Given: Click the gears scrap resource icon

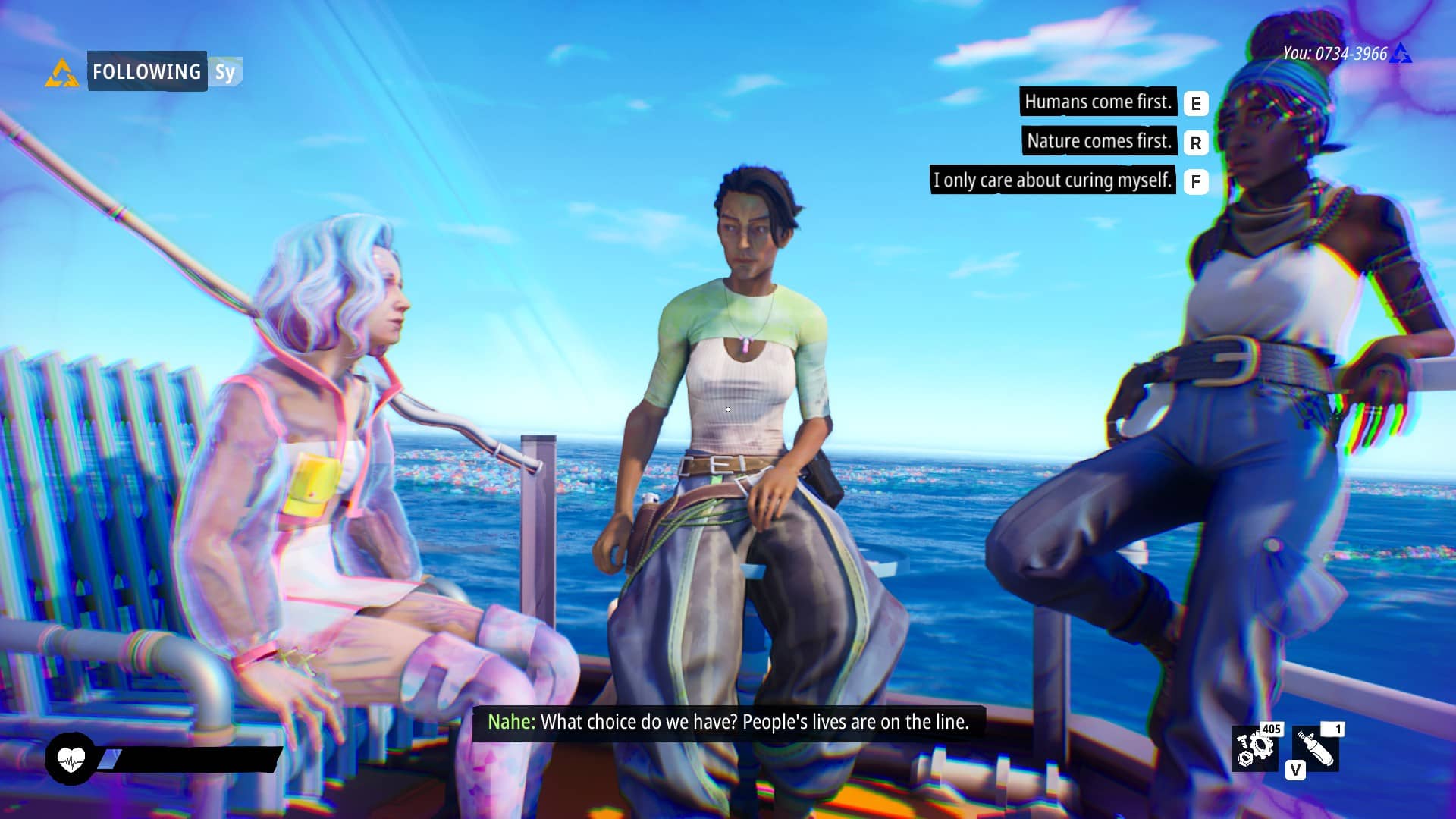Looking at the screenshot, I should coord(1254,749).
